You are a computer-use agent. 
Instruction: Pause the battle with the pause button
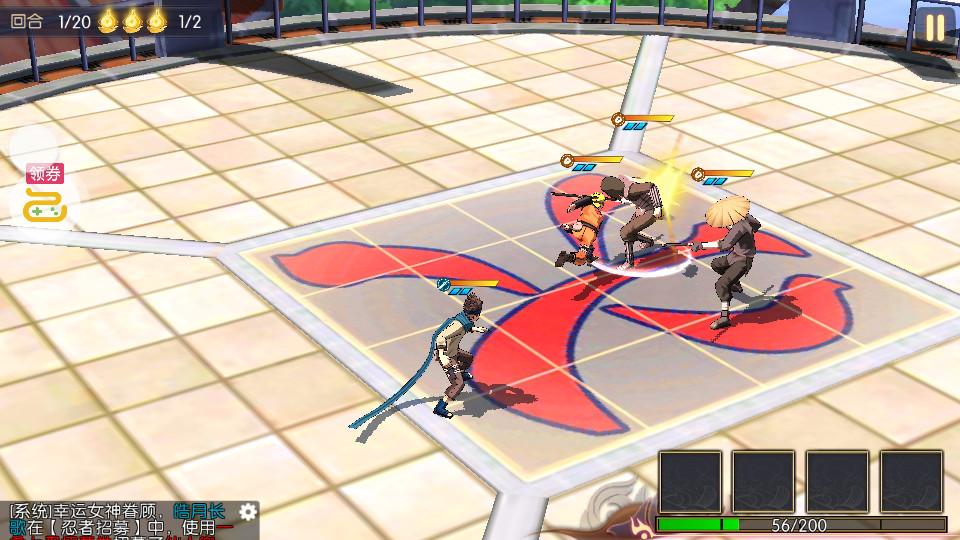click(x=934, y=27)
